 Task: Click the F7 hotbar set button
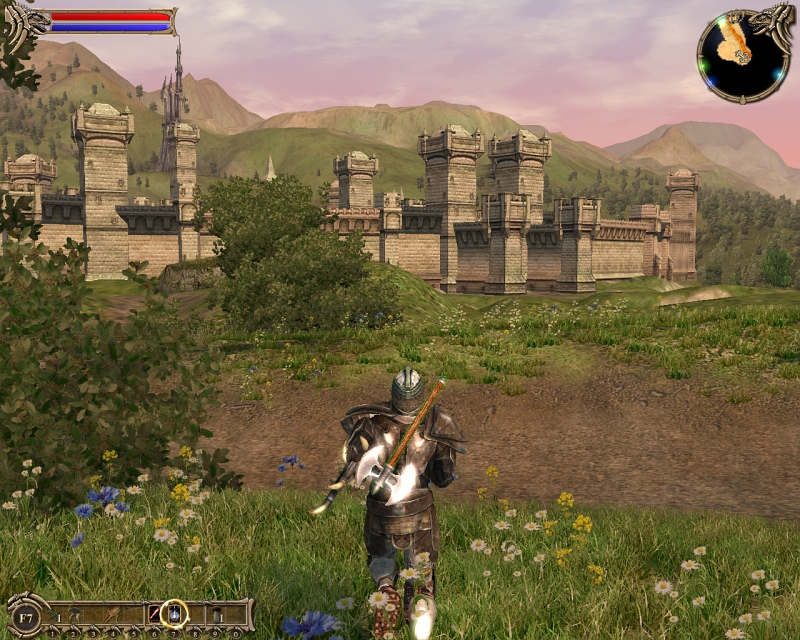coord(26,615)
